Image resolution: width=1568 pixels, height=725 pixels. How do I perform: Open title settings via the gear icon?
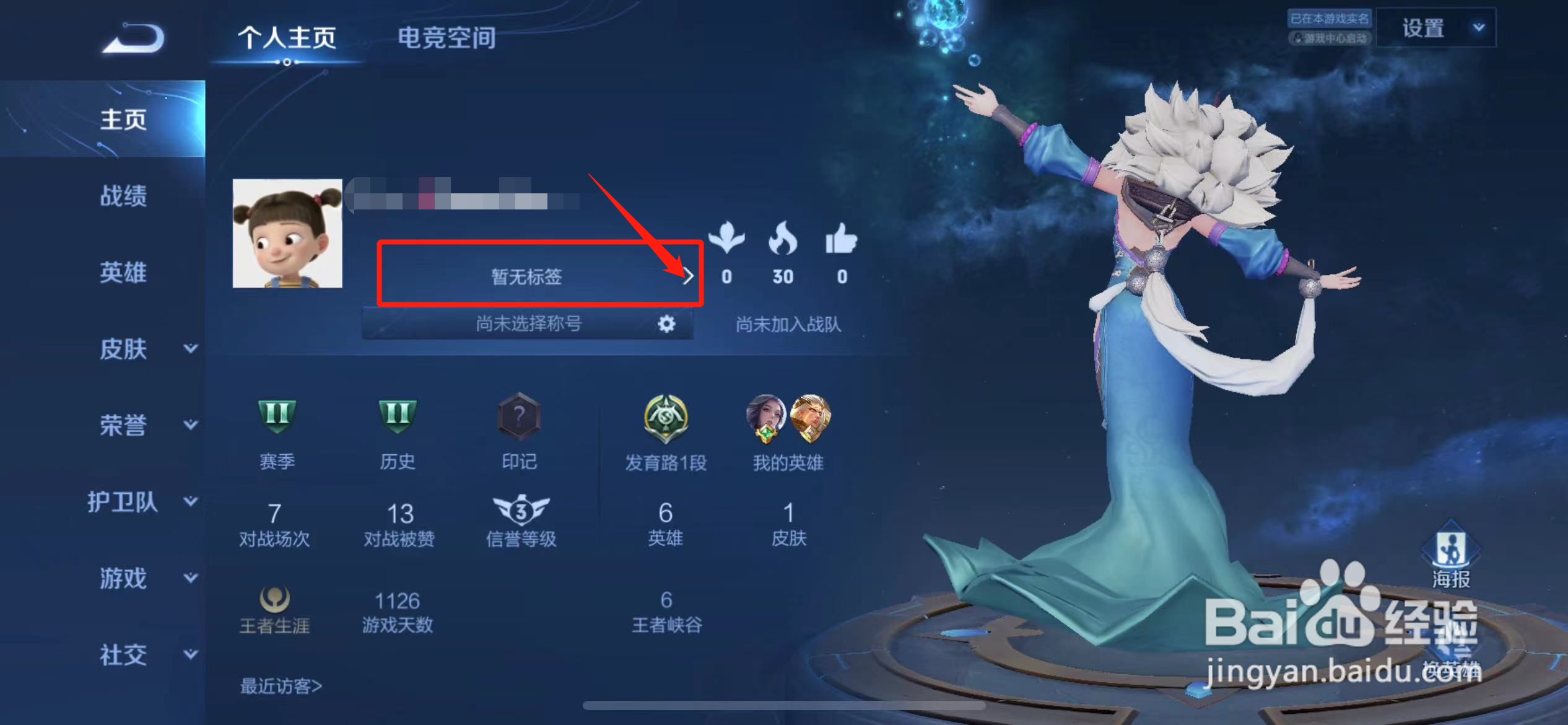tap(666, 323)
